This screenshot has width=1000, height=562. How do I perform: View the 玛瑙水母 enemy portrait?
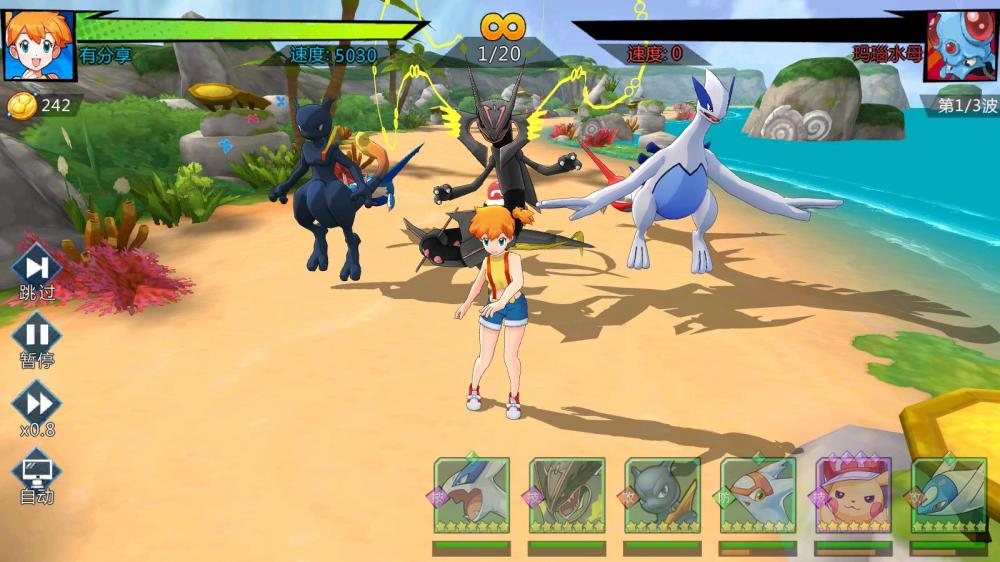[960, 45]
